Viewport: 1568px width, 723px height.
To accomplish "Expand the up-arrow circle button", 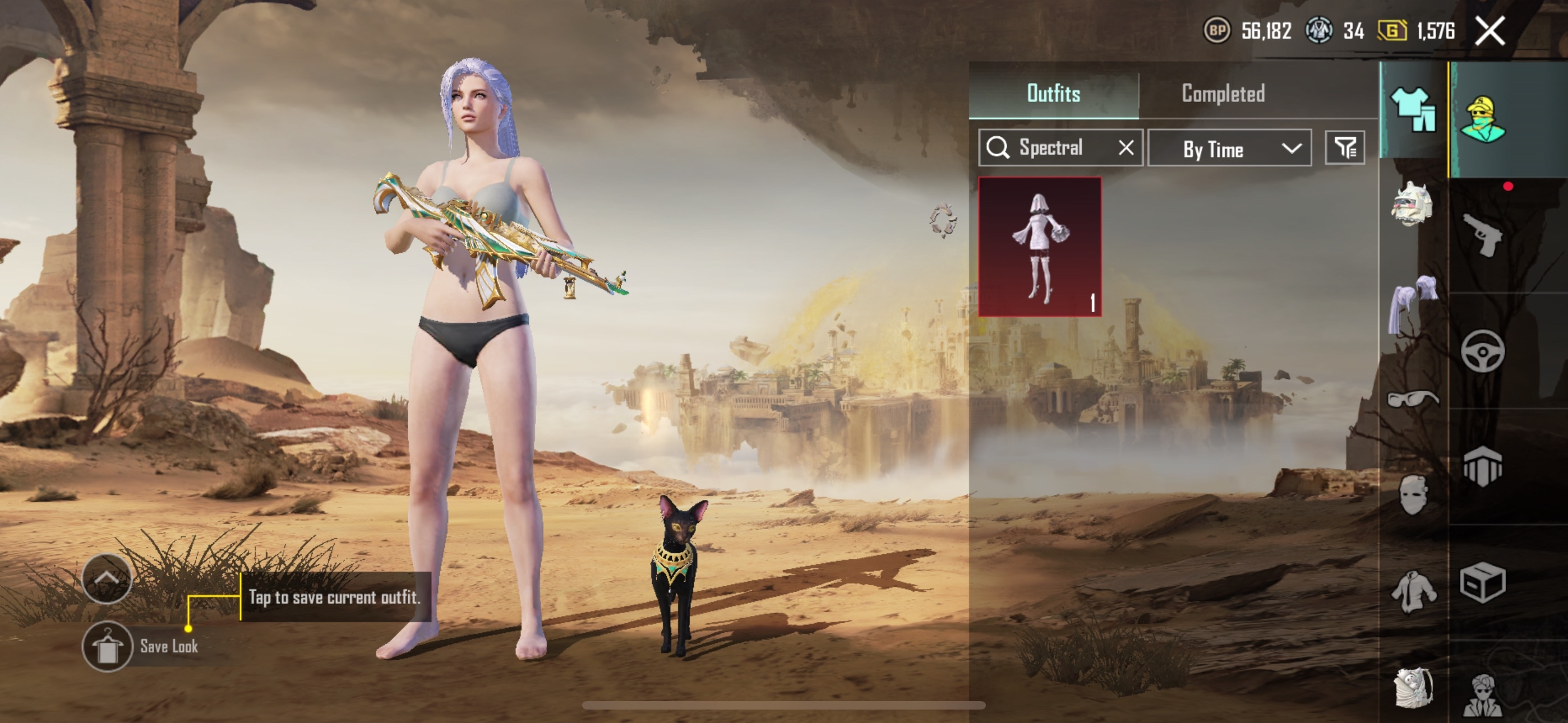I will [107, 579].
